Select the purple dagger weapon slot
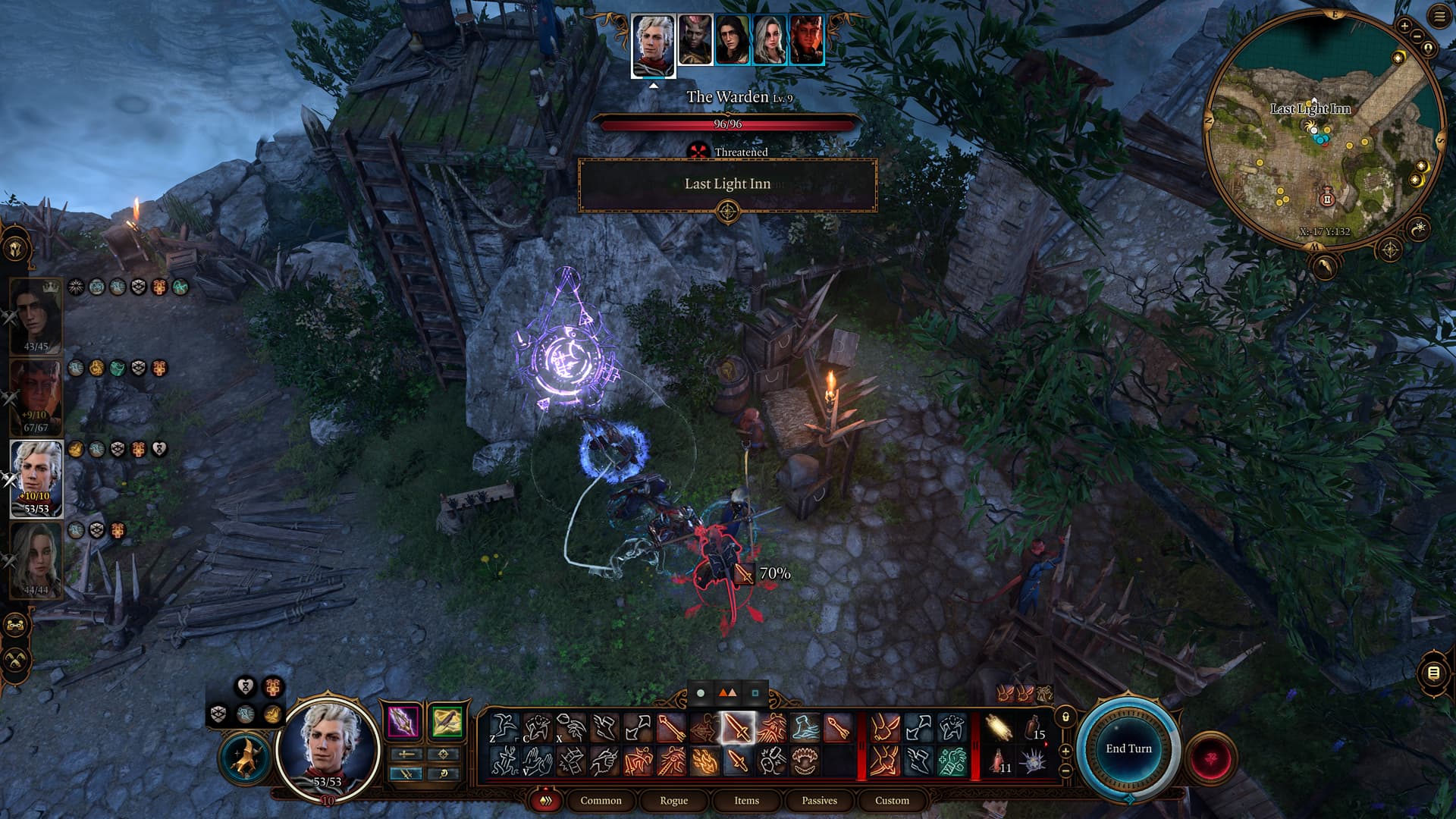Image resolution: width=1456 pixels, height=819 pixels. [403, 721]
